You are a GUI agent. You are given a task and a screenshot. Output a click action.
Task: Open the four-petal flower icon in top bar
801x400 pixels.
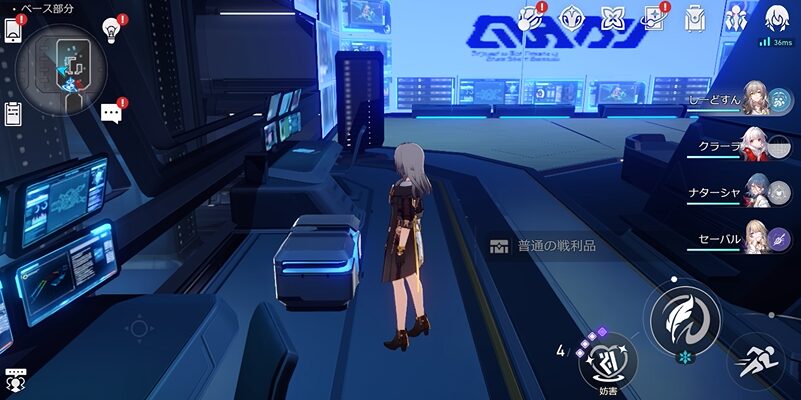tap(612, 17)
